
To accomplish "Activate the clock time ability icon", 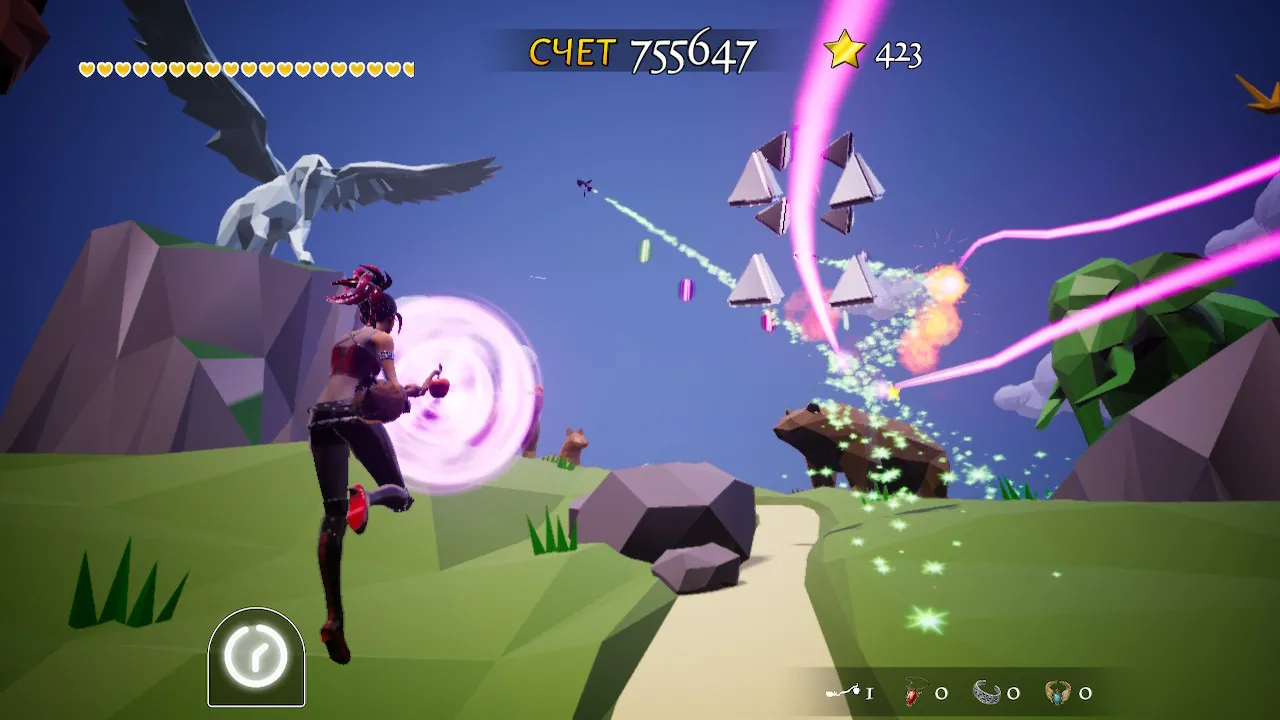I will (x=255, y=657).
